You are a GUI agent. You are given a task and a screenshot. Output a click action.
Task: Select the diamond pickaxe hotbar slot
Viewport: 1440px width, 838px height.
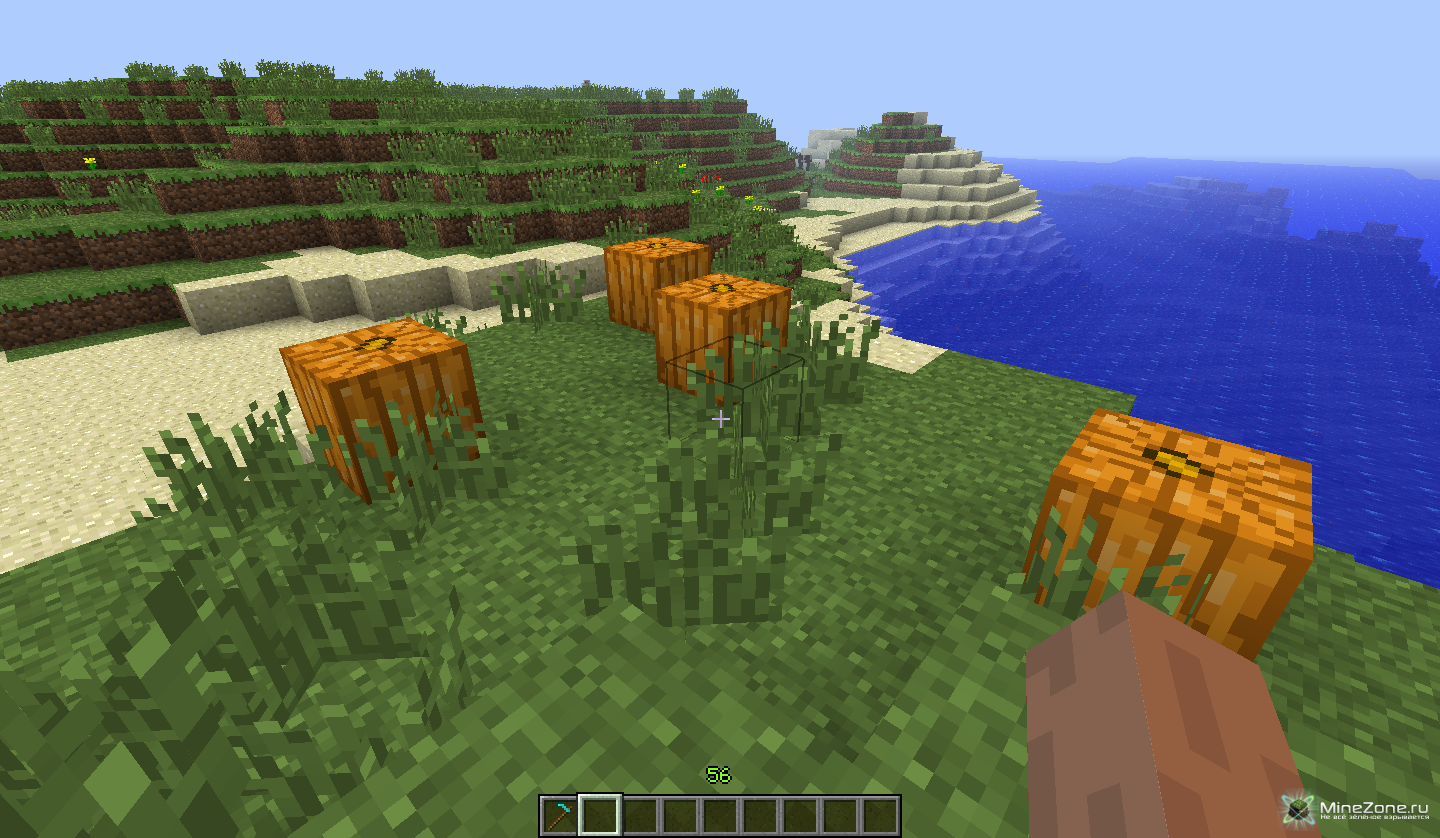pos(560,816)
